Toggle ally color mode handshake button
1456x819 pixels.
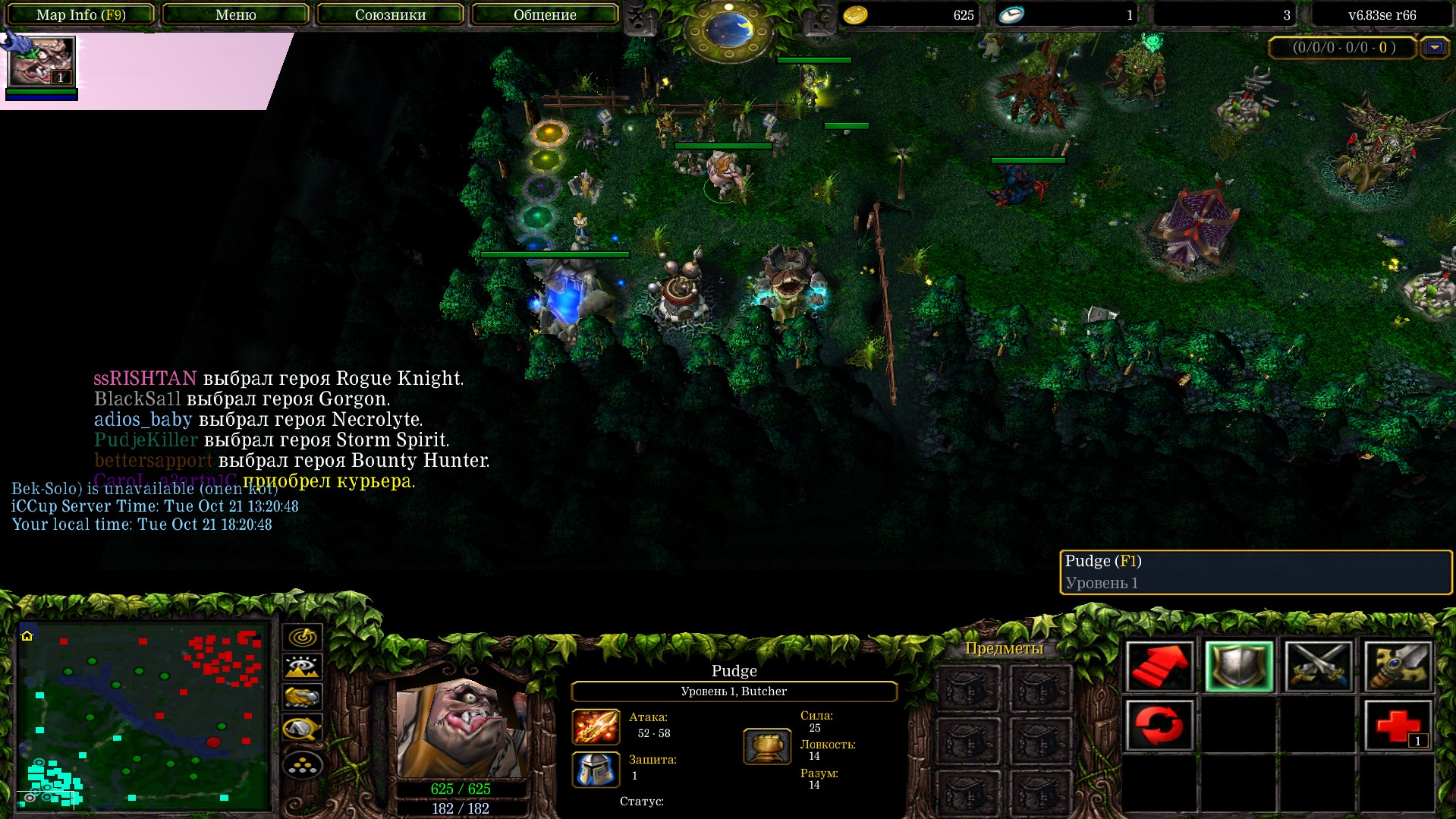point(302,697)
